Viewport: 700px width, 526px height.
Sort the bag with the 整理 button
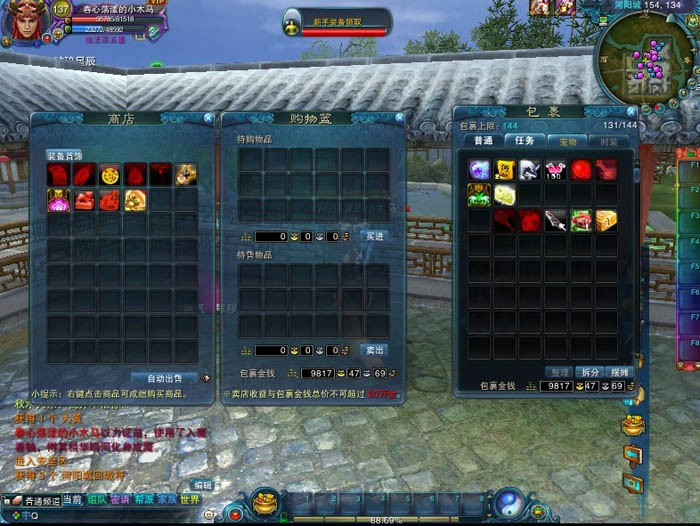point(558,372)
